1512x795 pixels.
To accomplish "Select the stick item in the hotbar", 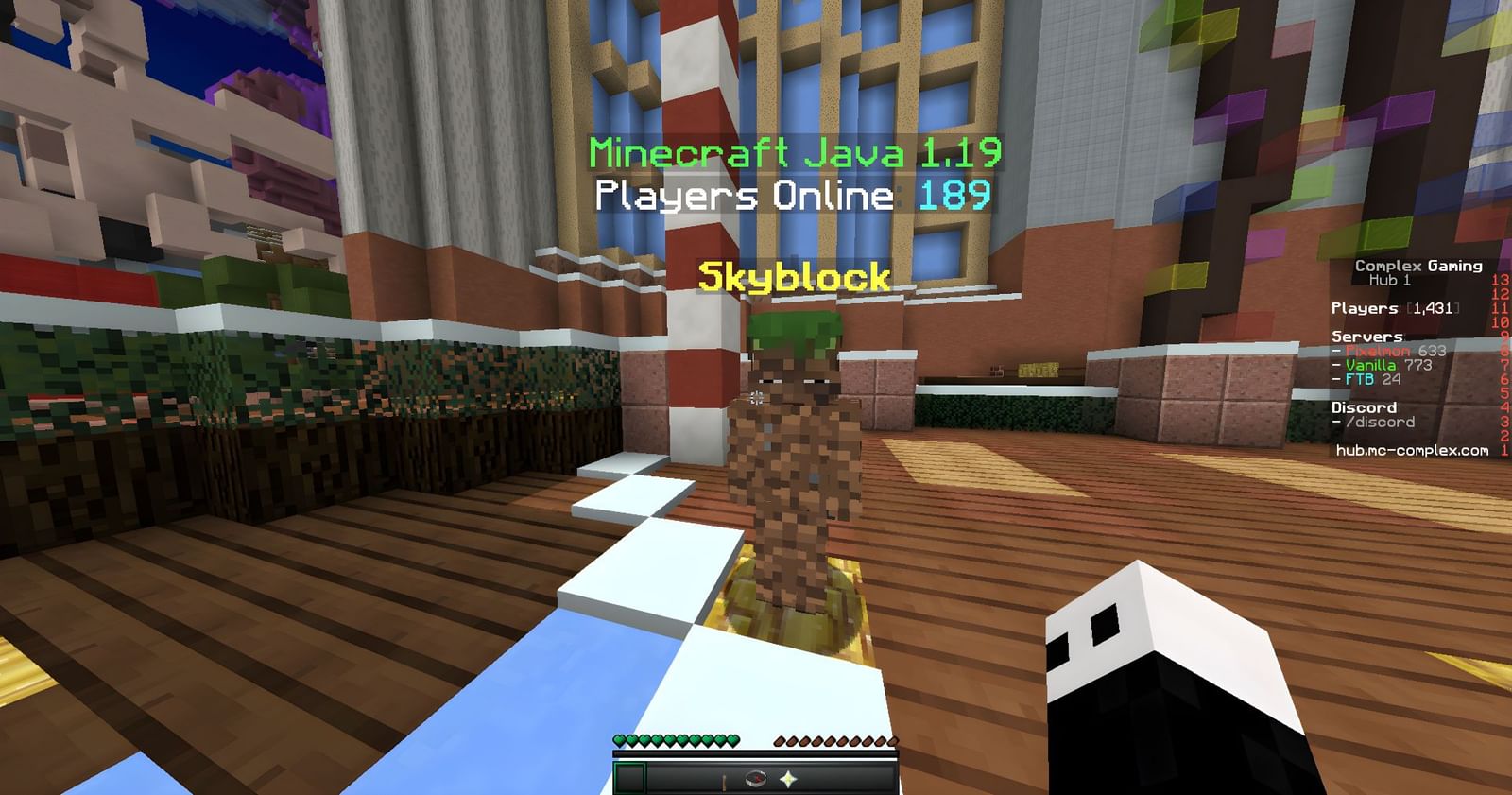I will [x=724, y=779].
